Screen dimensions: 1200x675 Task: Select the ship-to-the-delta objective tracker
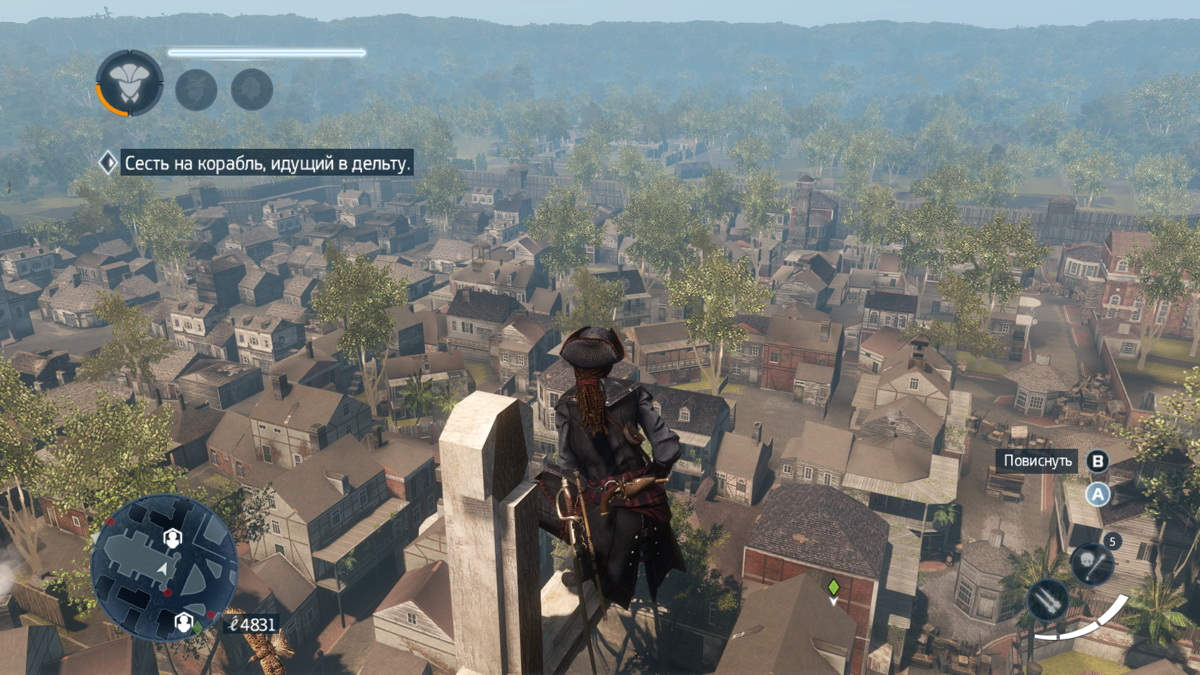(x=266, y=163)
